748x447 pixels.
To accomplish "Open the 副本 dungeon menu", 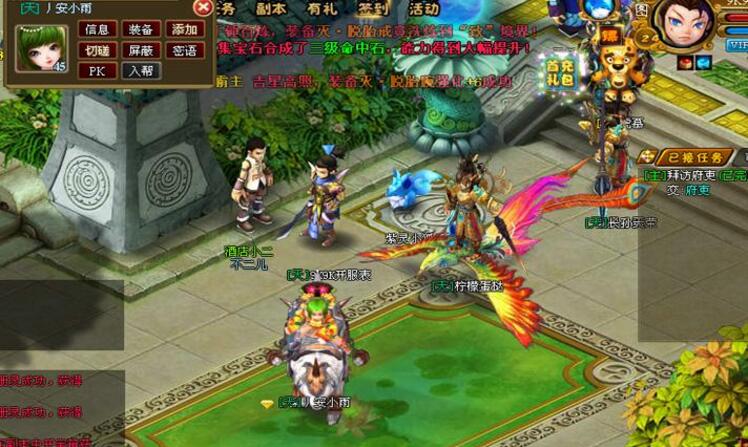I will tap(271, 8).
